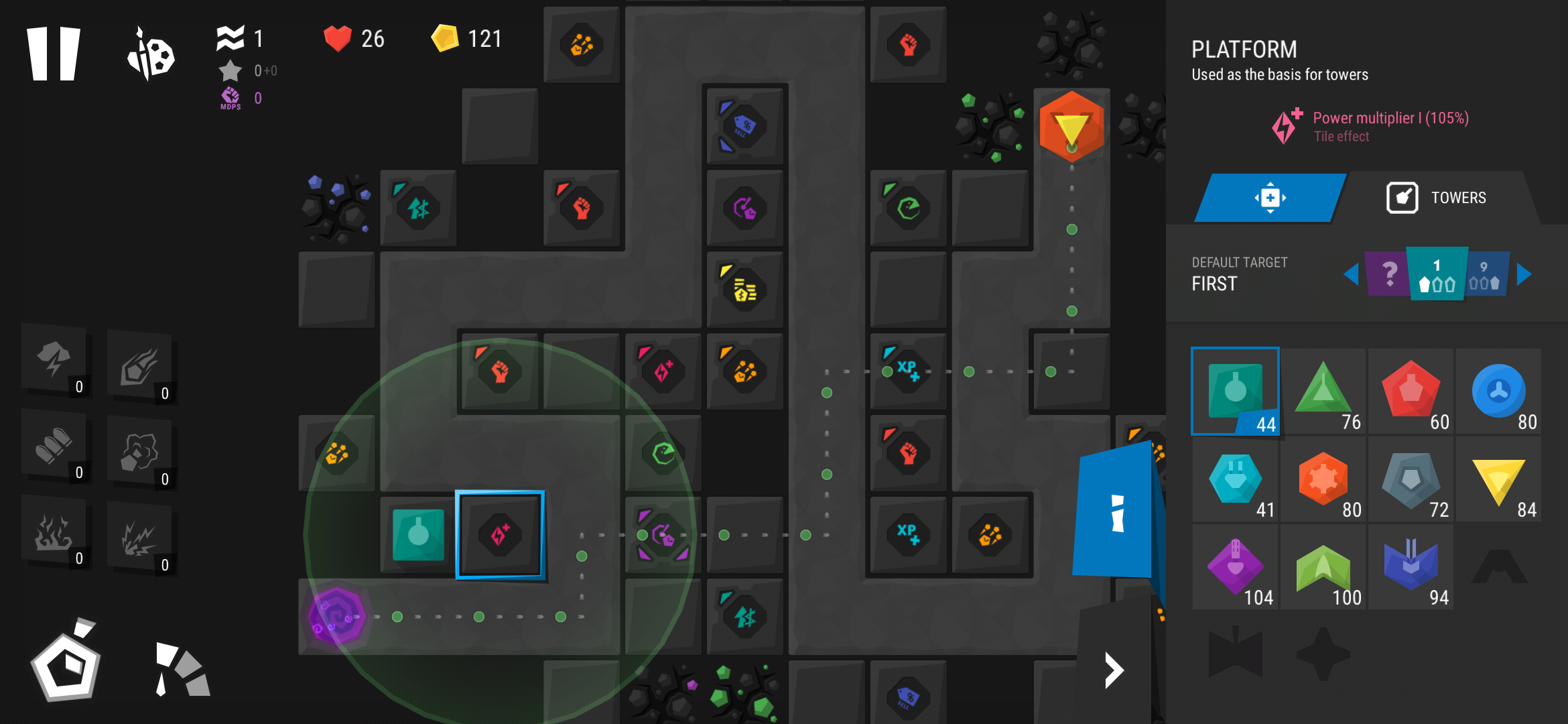The height and width of the screenshot is (724, 1568).
Task: Choose the blue round tower costing 80
Action: point(1498,391)
